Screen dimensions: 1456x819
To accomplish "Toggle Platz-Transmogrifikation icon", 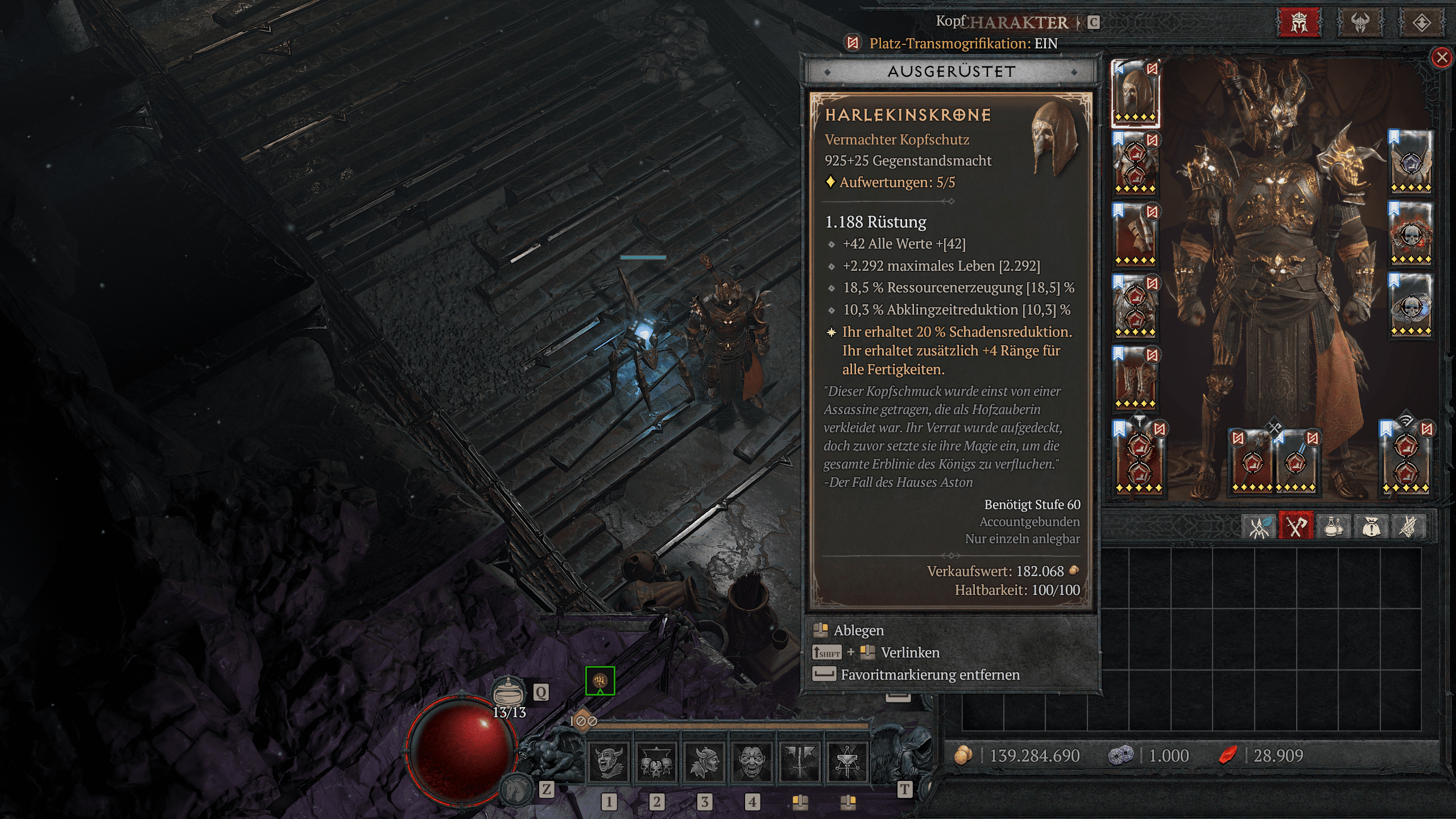I will coord(853,43).
